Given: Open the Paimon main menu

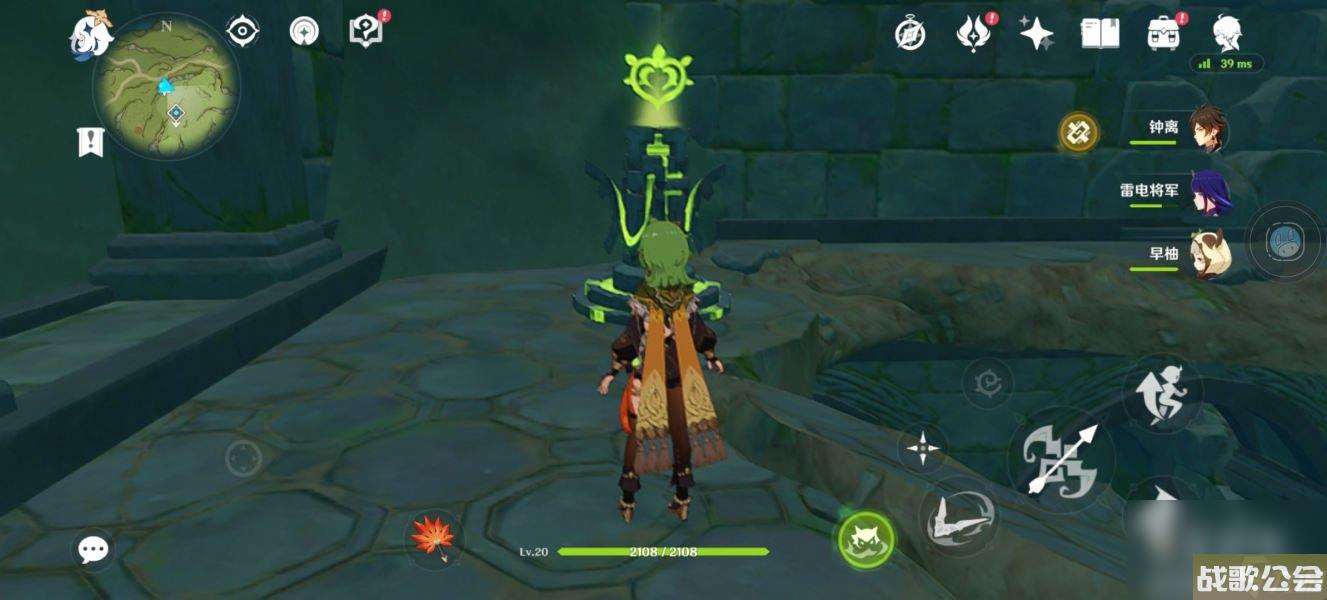Looking at the screenshot, I should (90, 33).
